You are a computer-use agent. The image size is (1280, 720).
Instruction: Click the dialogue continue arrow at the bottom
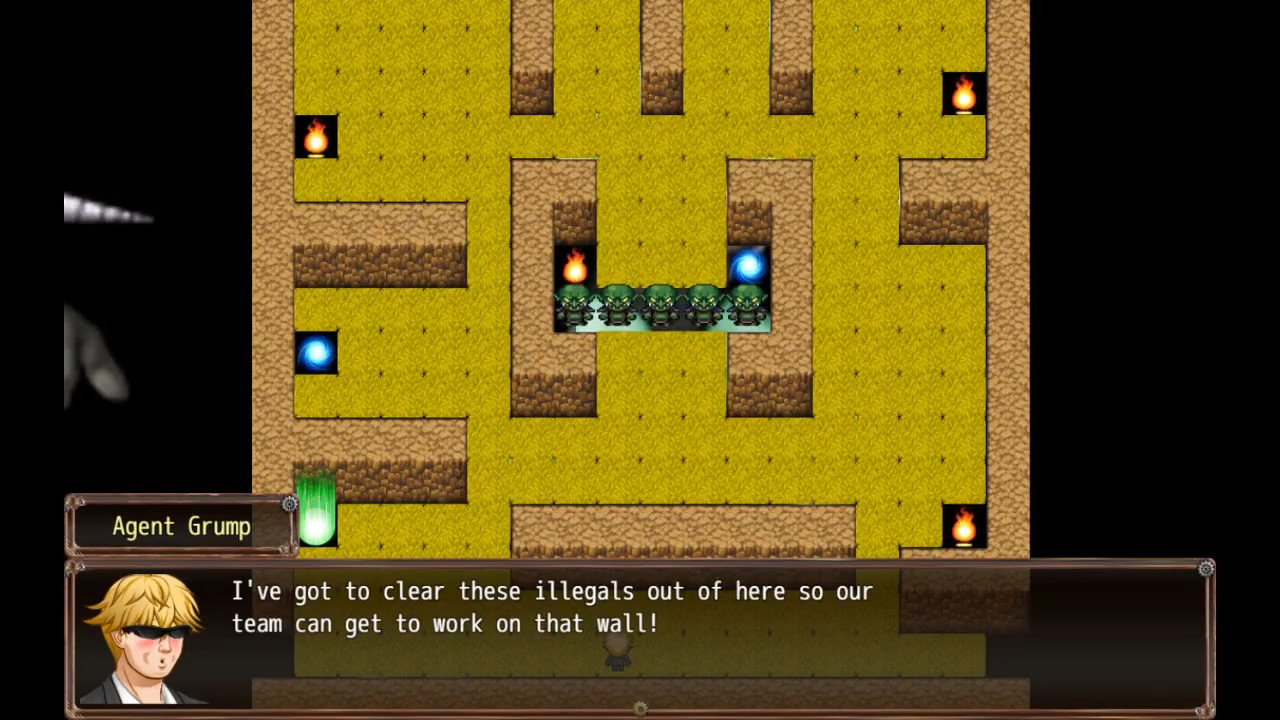[640, 708]
